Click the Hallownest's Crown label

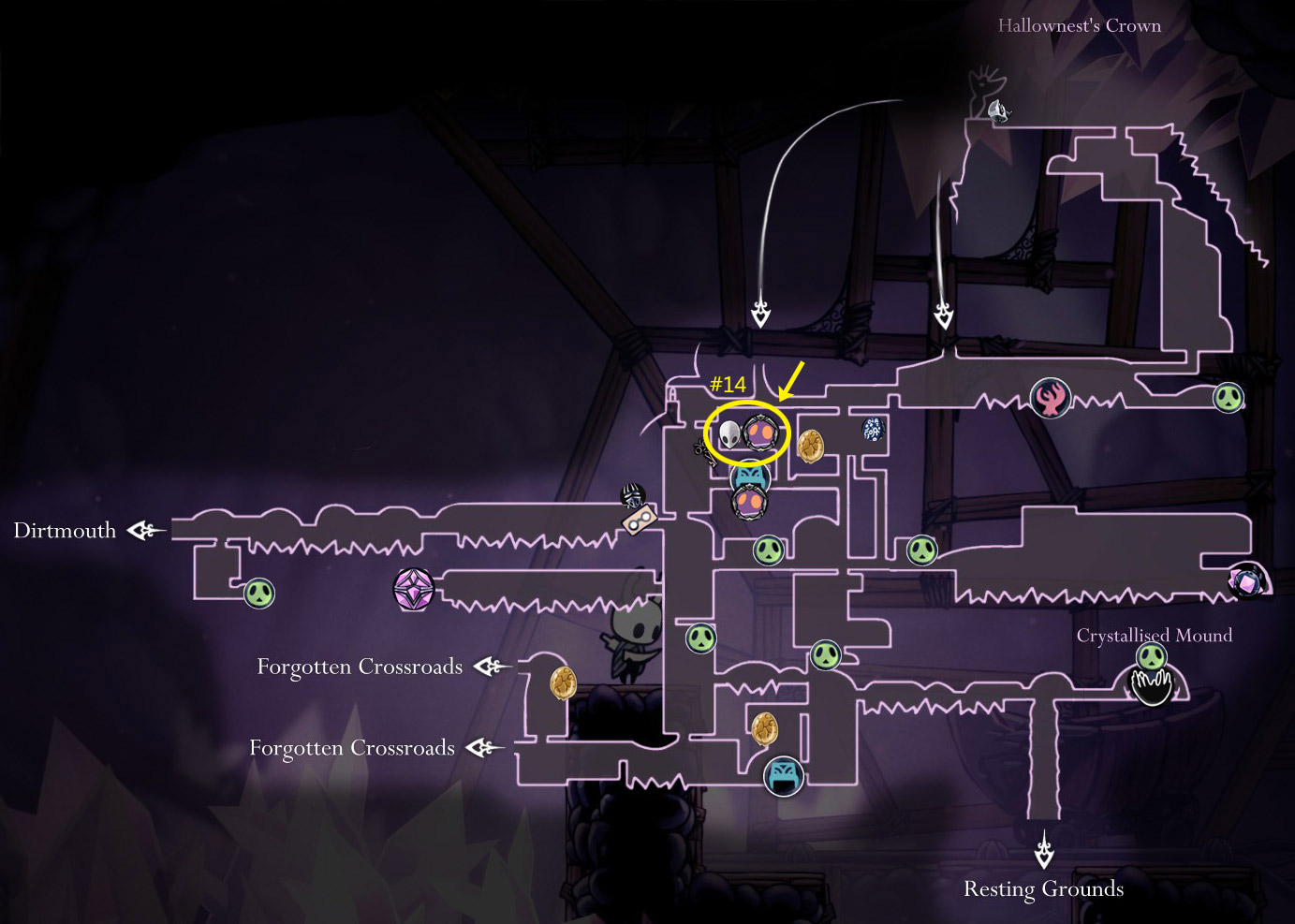[x=1079, y=26]
